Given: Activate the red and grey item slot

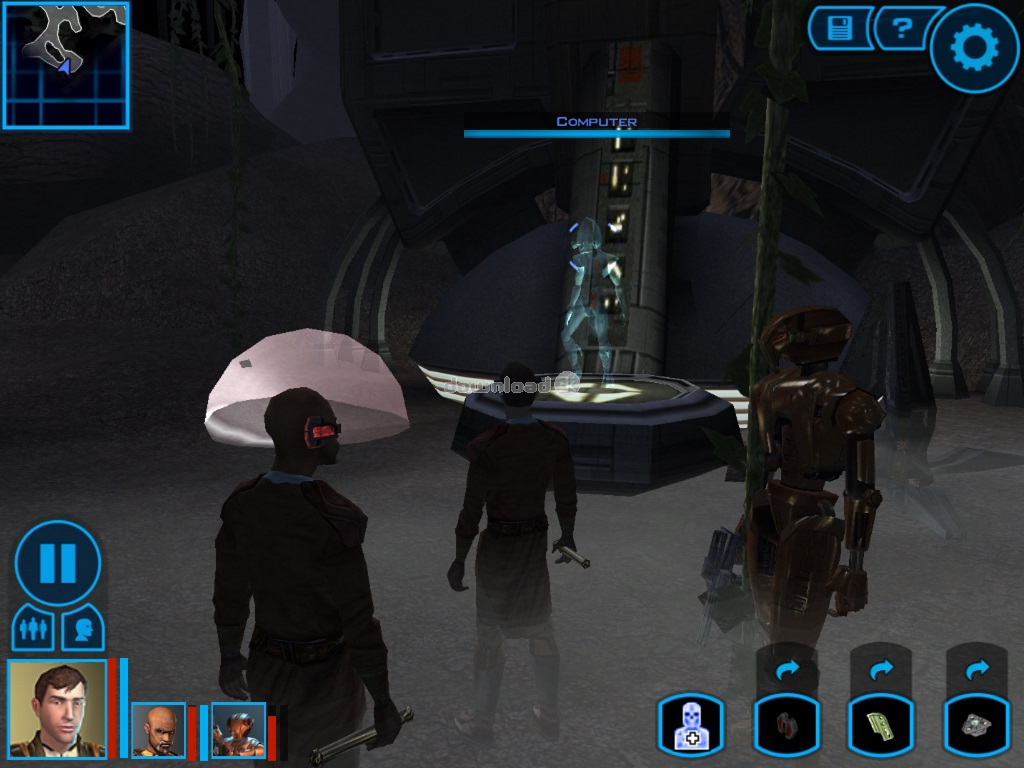Looking at the screenshot, I should tap(786, 724).
